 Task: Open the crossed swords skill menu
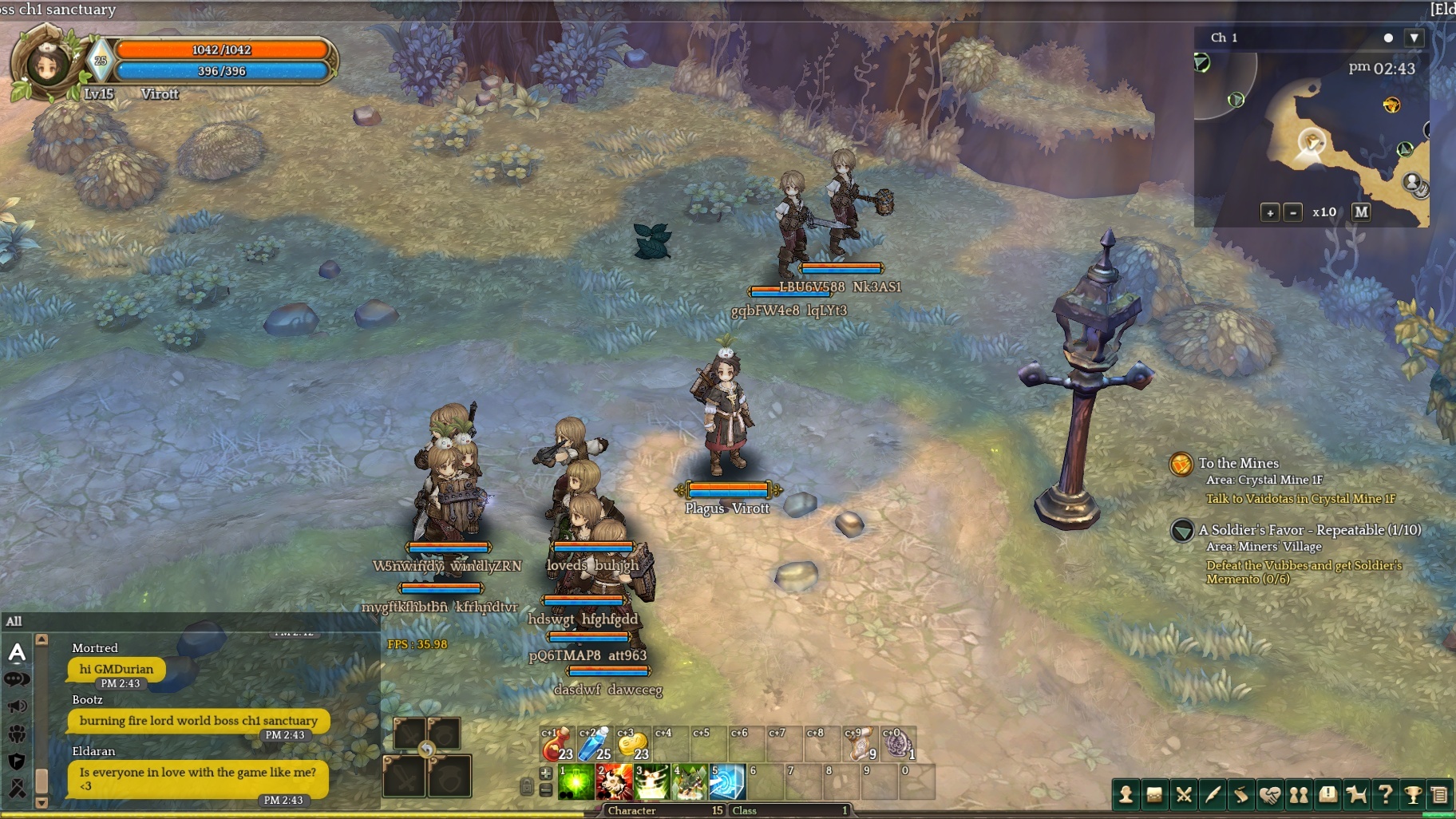click(1184, 795)
